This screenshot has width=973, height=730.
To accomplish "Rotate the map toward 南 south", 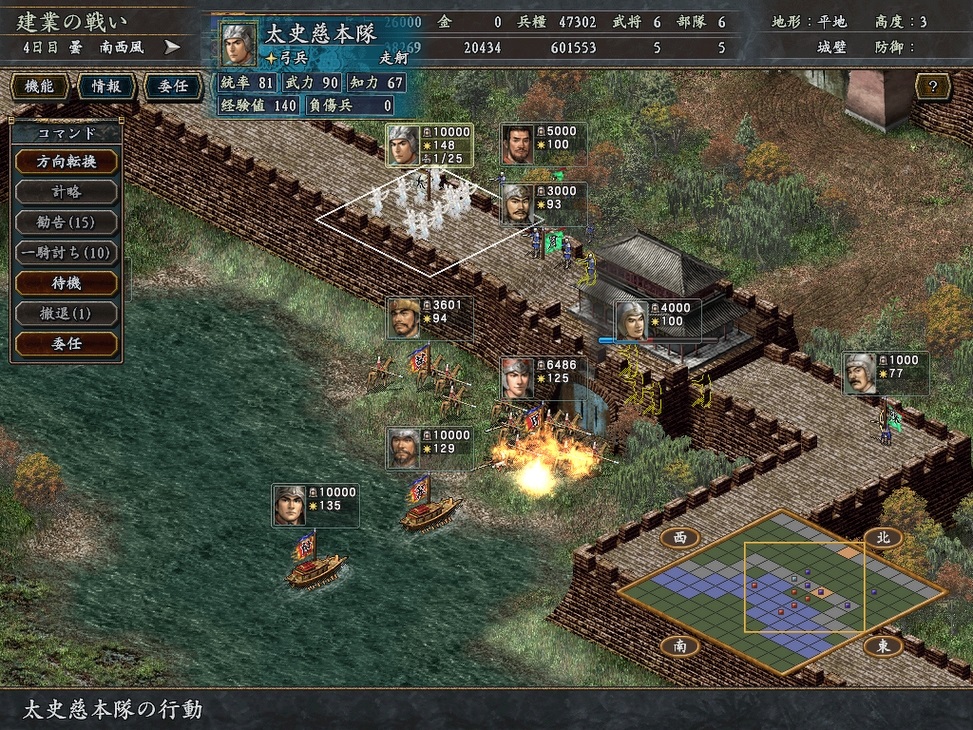I will point(679,646).
